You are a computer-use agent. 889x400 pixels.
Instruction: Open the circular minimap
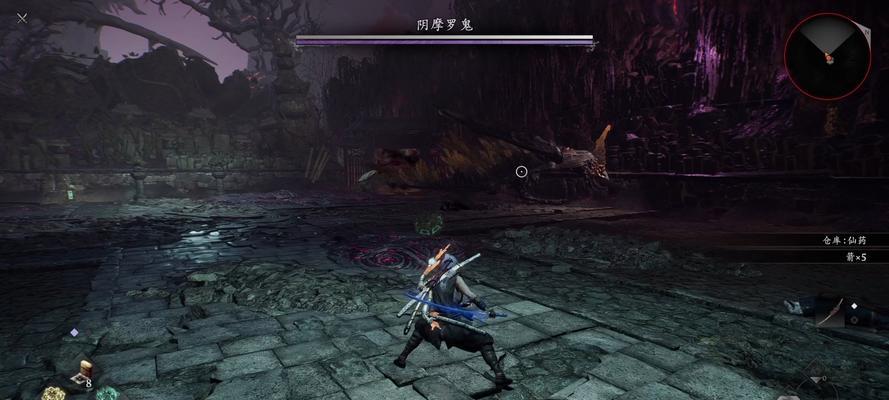[826, 55]
